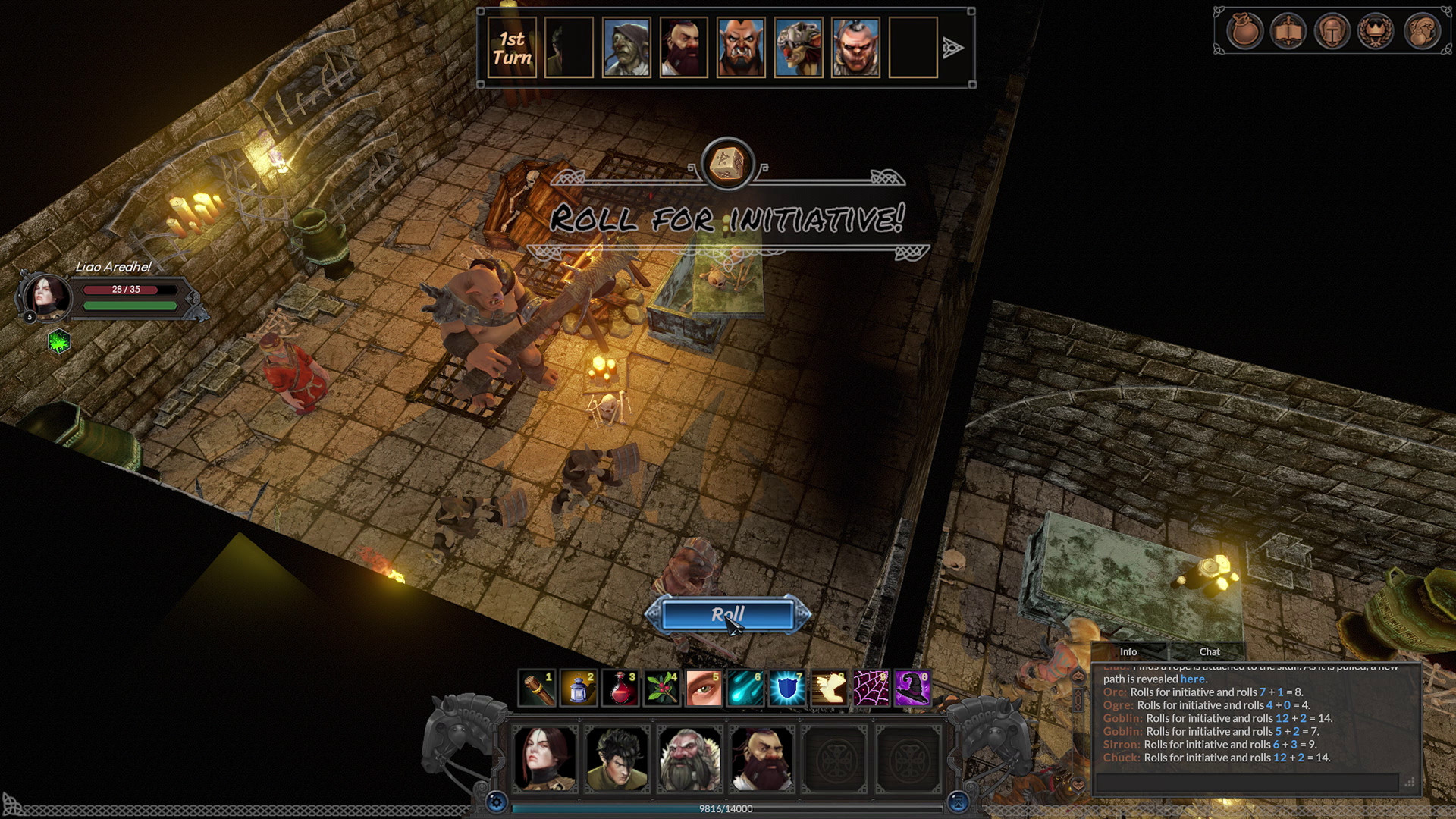The image size is (1456, 819).
Task: Click the experience bar at screen bottom
Action: [x=728, y=811]
